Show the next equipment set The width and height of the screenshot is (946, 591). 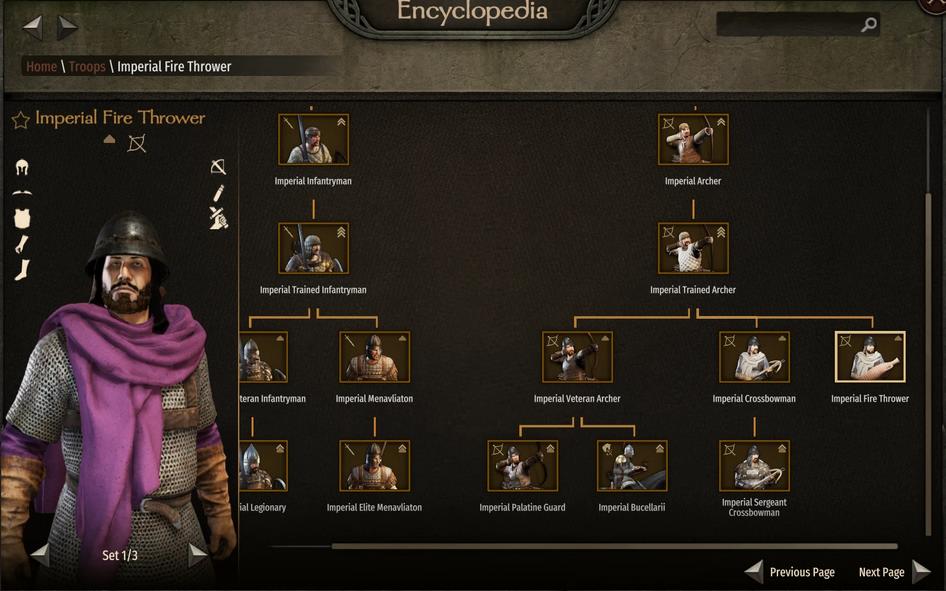pos(198,554)
